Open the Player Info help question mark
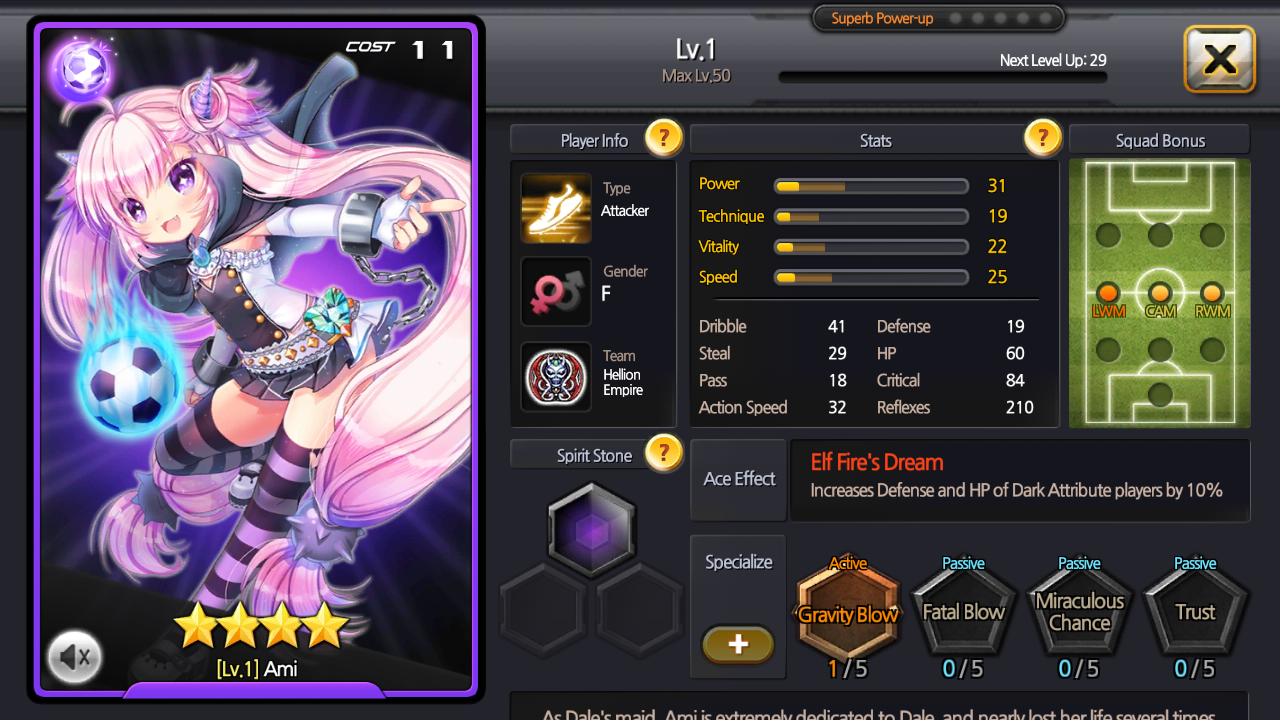Image resolution: width=1280 pixels, height=720 pixels. coord(663,138)
